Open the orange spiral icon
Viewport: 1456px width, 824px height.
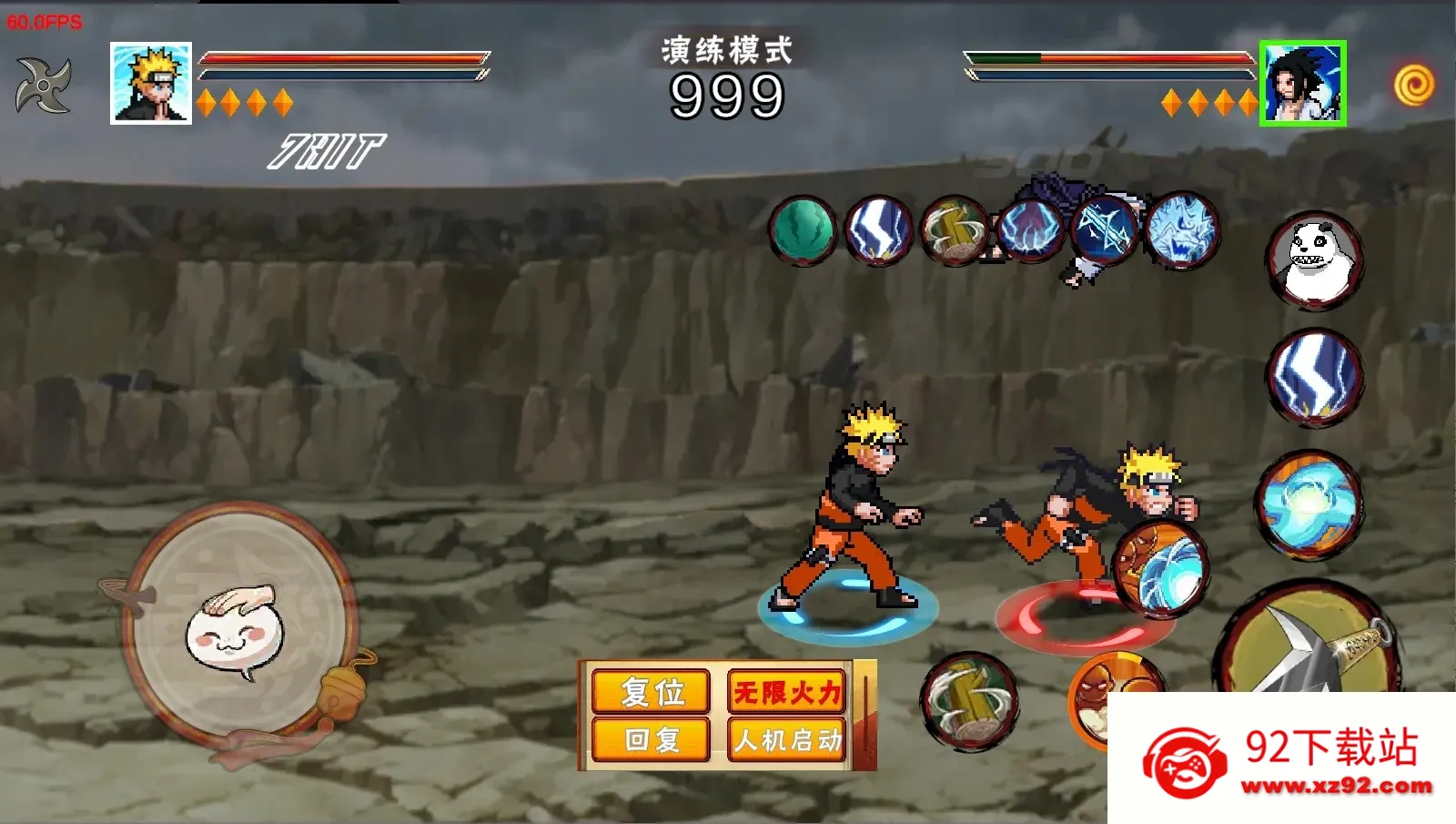pyautogui.click(x=1413, y=85)
